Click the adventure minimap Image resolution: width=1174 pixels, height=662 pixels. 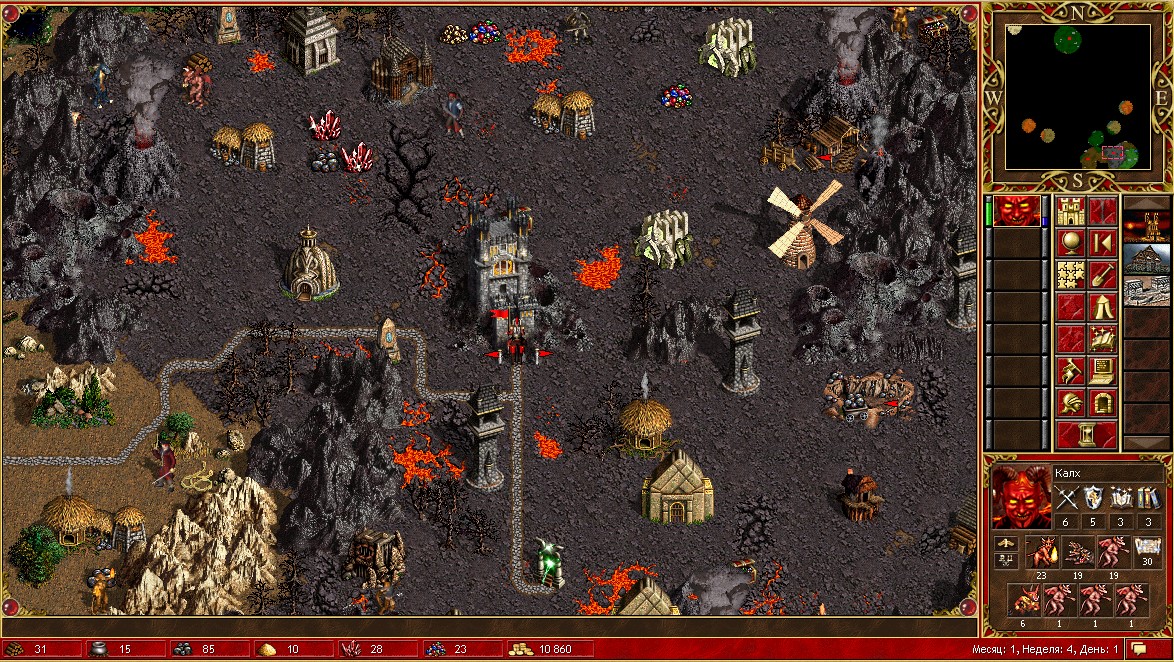(x=1077, y=97)
